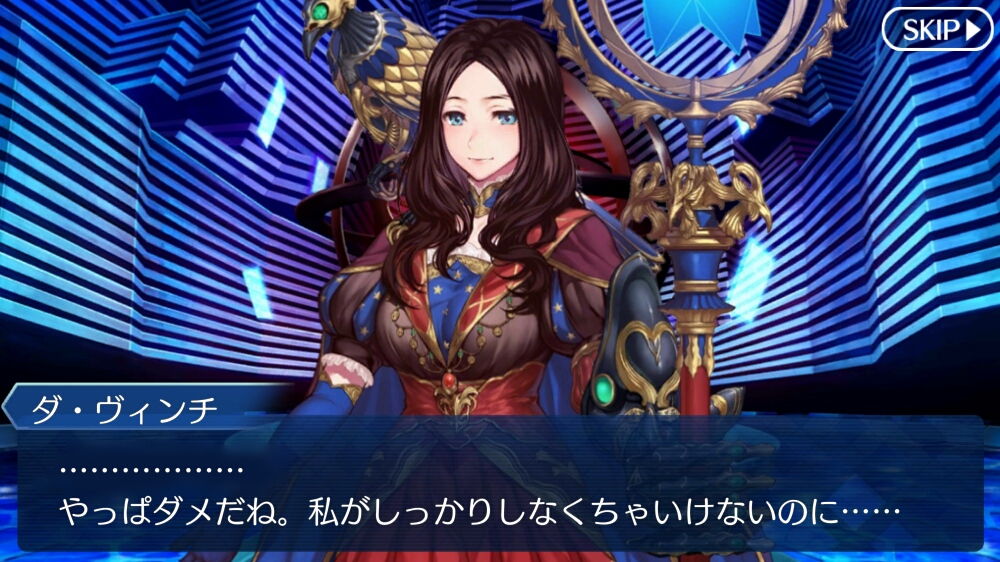This screenshot has height=562, width=1000.
Task: Skip the cutscene with the SKIP button
Action: click(936, 30)
